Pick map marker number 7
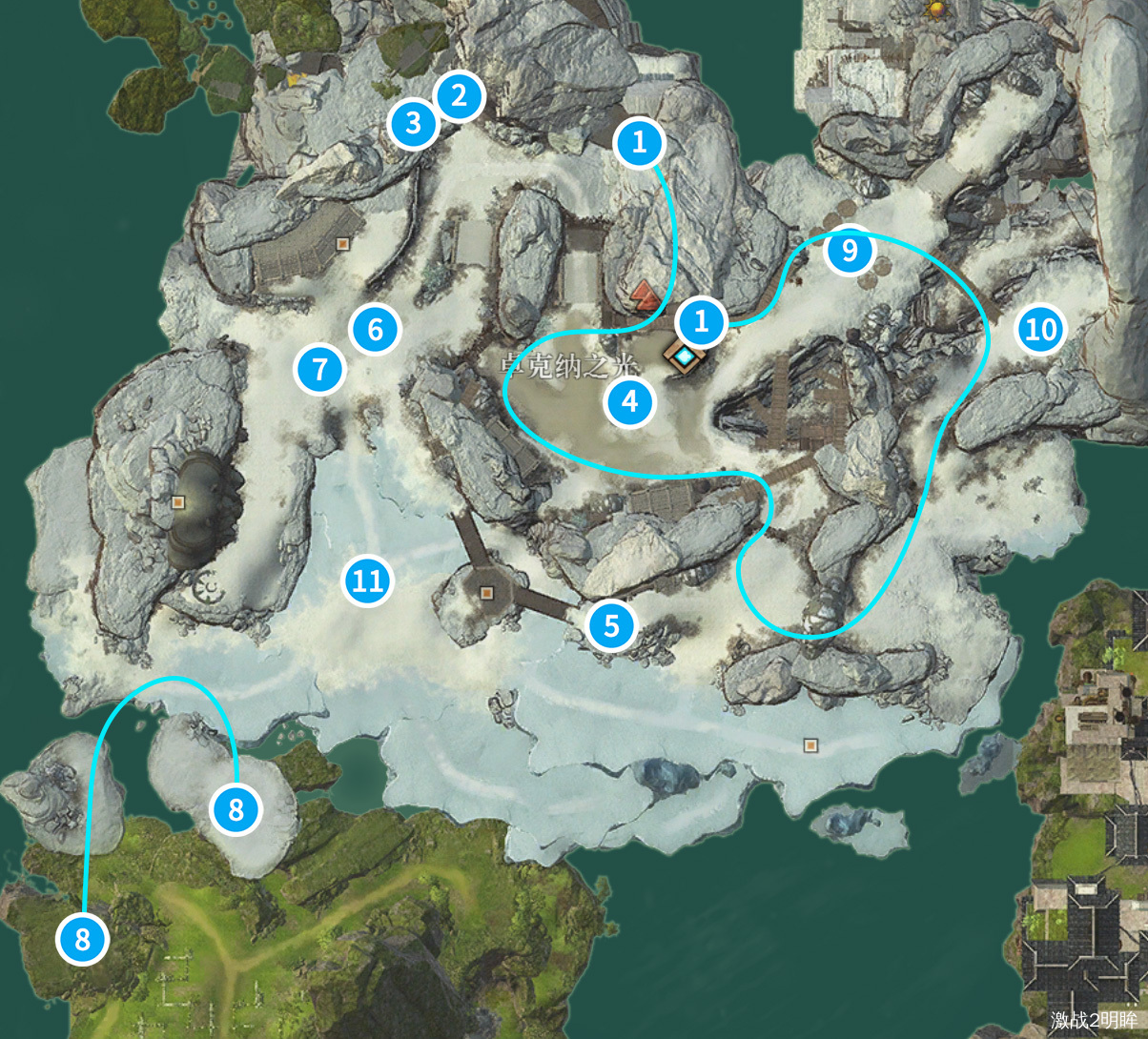Viewport: 1148px width, 1039px height. (x=319, y=368)
